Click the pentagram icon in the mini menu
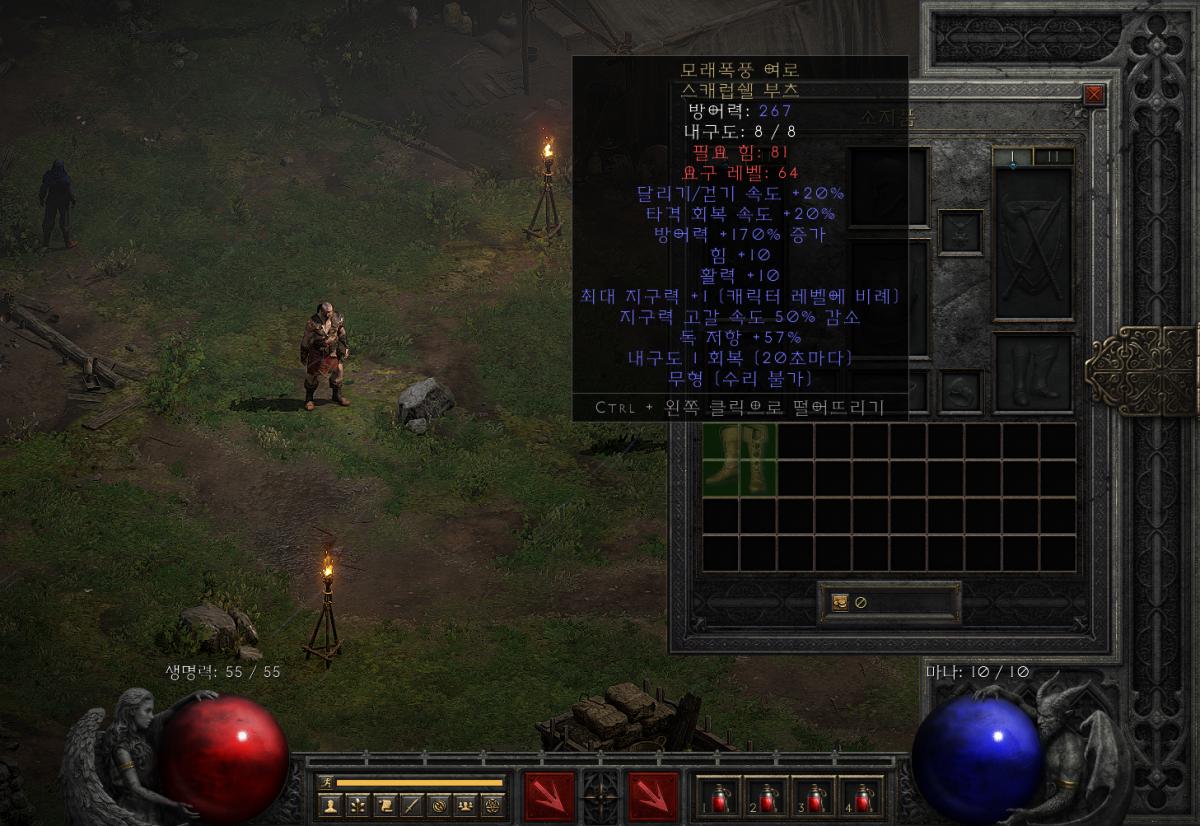Screen dimensions: 1200x826 pyautogui.click(x=492, y=804)
